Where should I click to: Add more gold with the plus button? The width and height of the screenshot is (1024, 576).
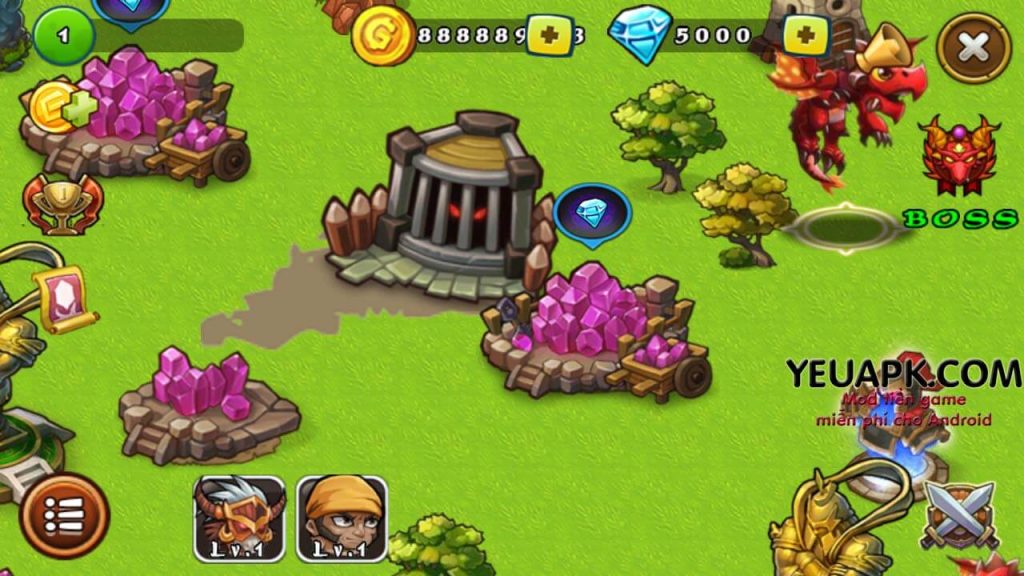(x=549, y=37)
